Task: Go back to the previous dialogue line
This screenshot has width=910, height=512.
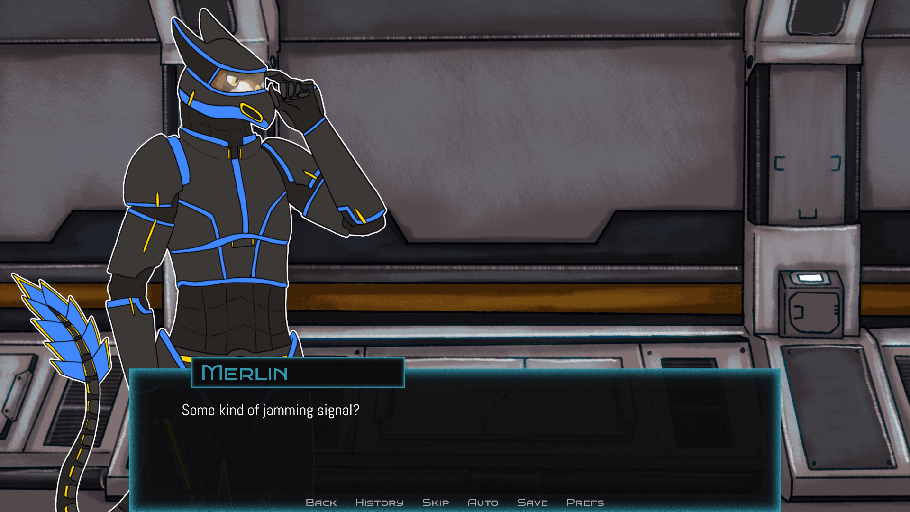Action: pos(321,502)
